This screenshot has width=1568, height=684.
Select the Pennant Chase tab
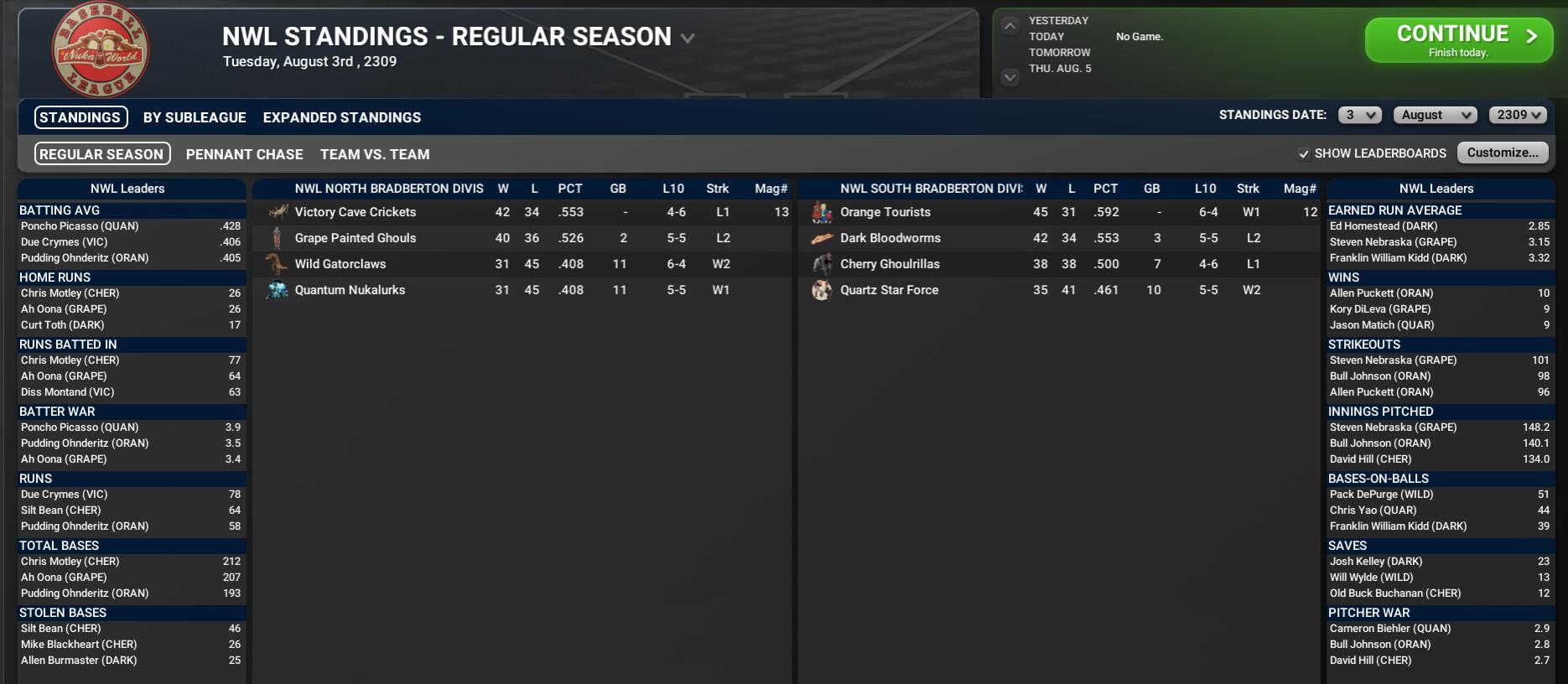point(244,154)
